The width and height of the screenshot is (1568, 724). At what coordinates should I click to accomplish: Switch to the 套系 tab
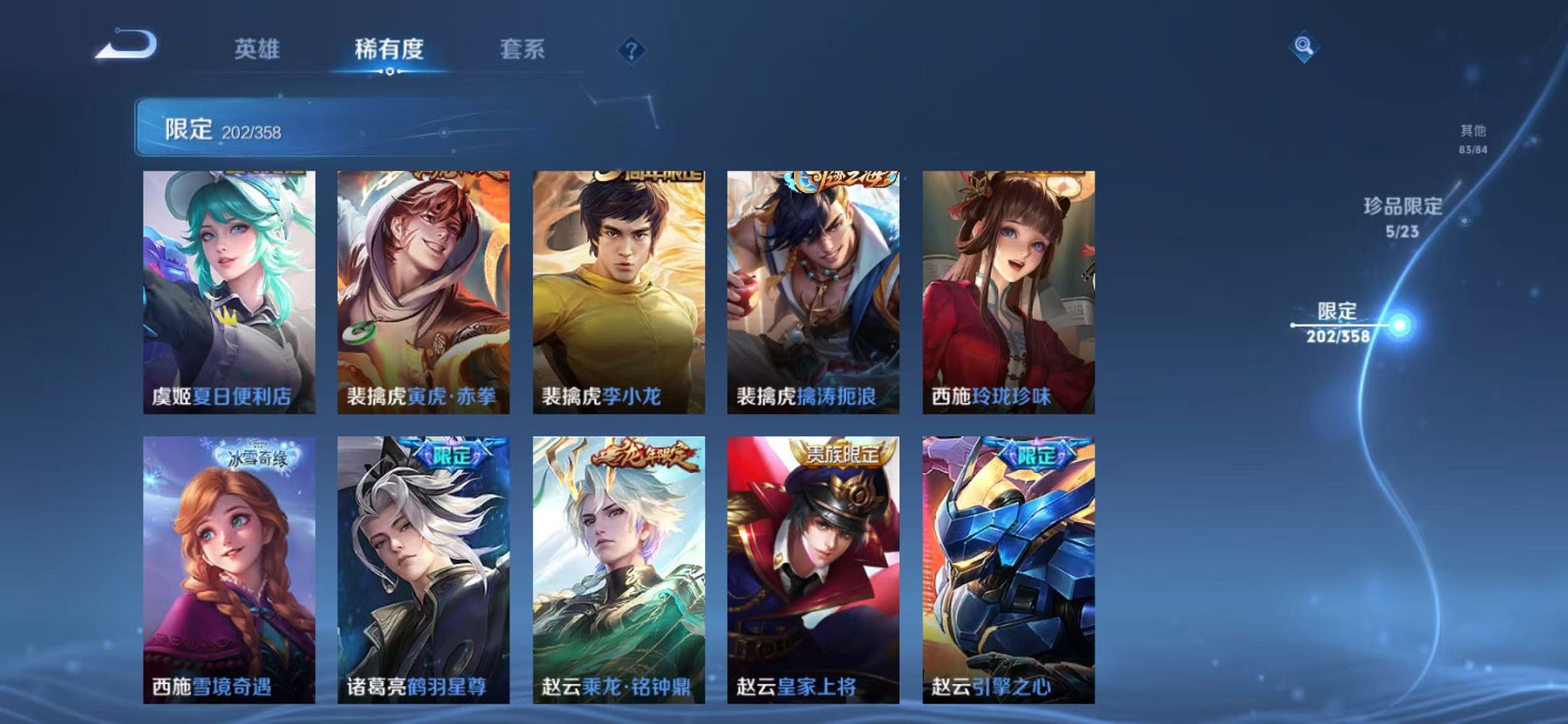522,50
